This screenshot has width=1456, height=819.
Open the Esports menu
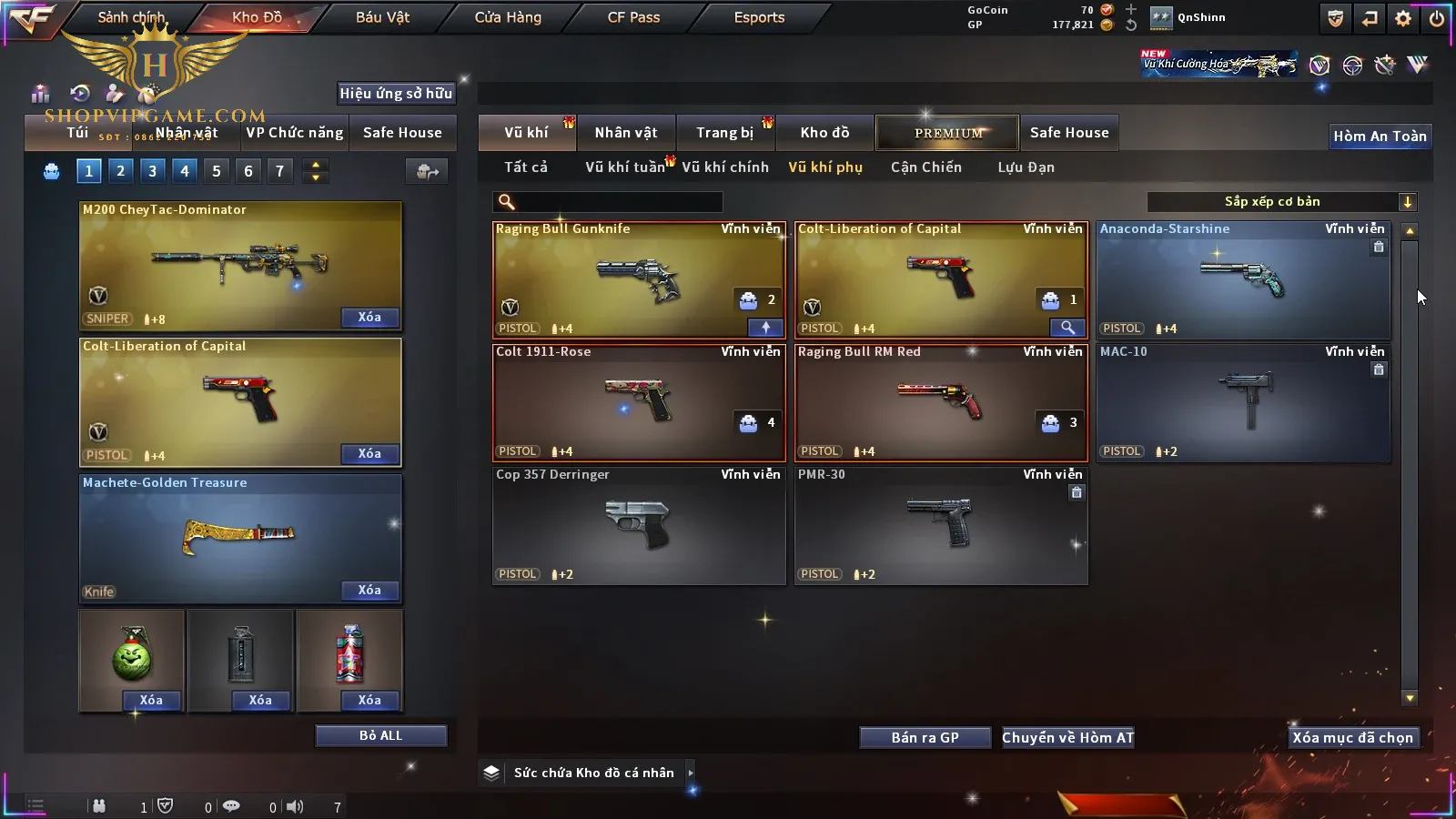[x=759, y=17]
